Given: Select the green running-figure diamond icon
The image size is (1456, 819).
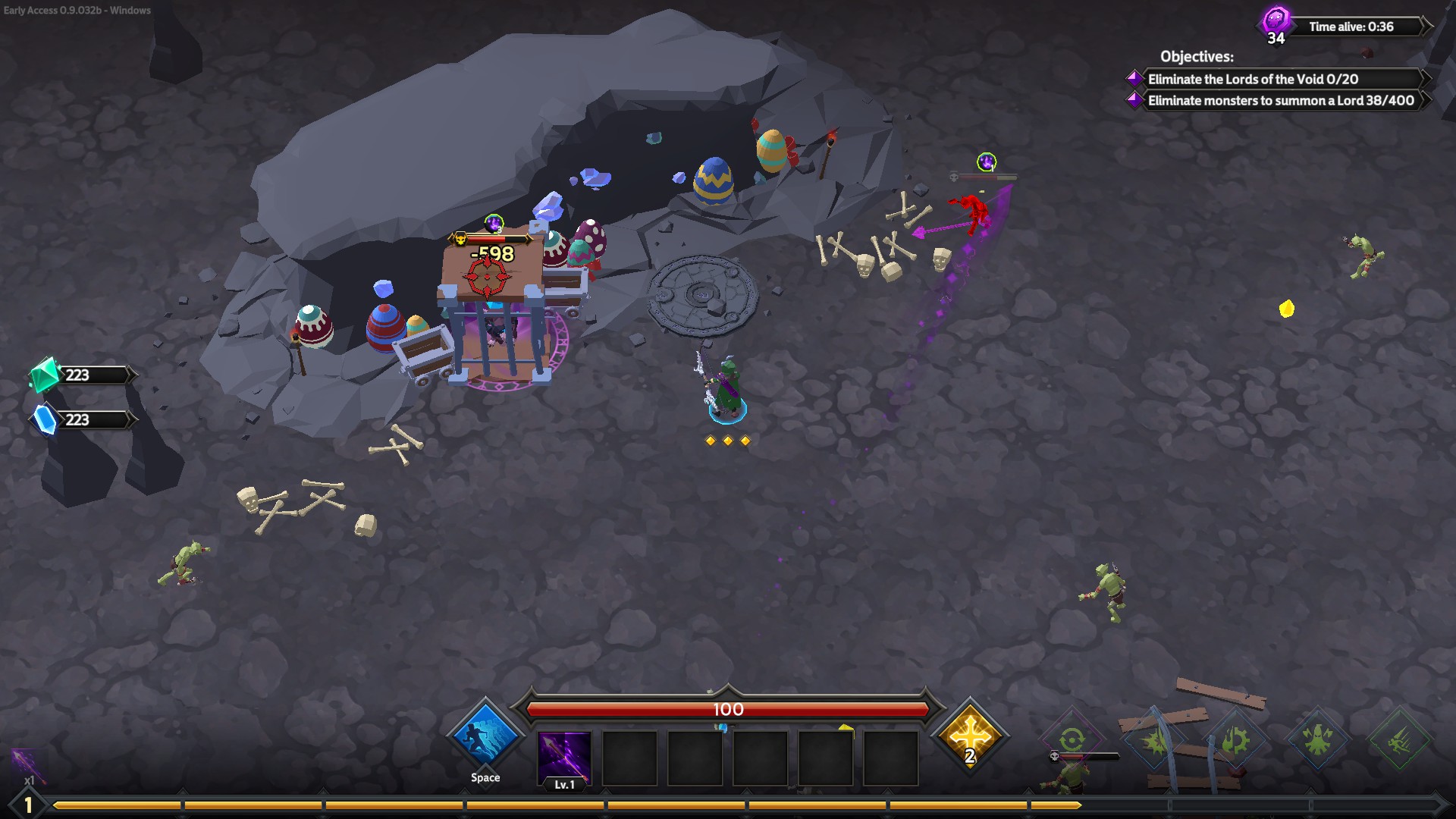Looking at the screenshot, I should point(1399,739).
